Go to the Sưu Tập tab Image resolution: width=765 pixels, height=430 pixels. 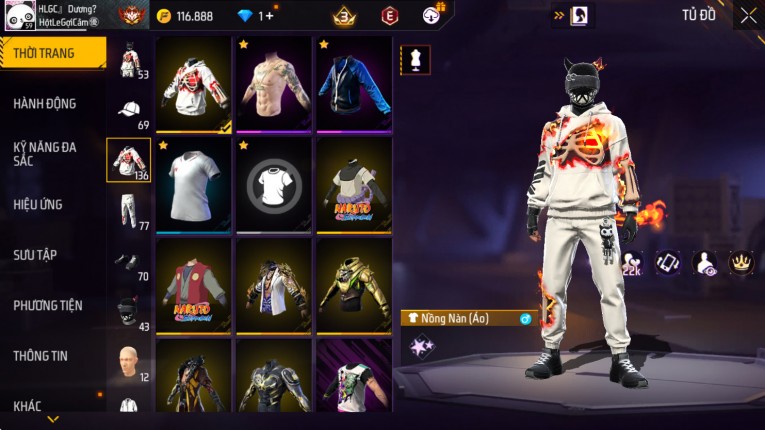[35, 255]
